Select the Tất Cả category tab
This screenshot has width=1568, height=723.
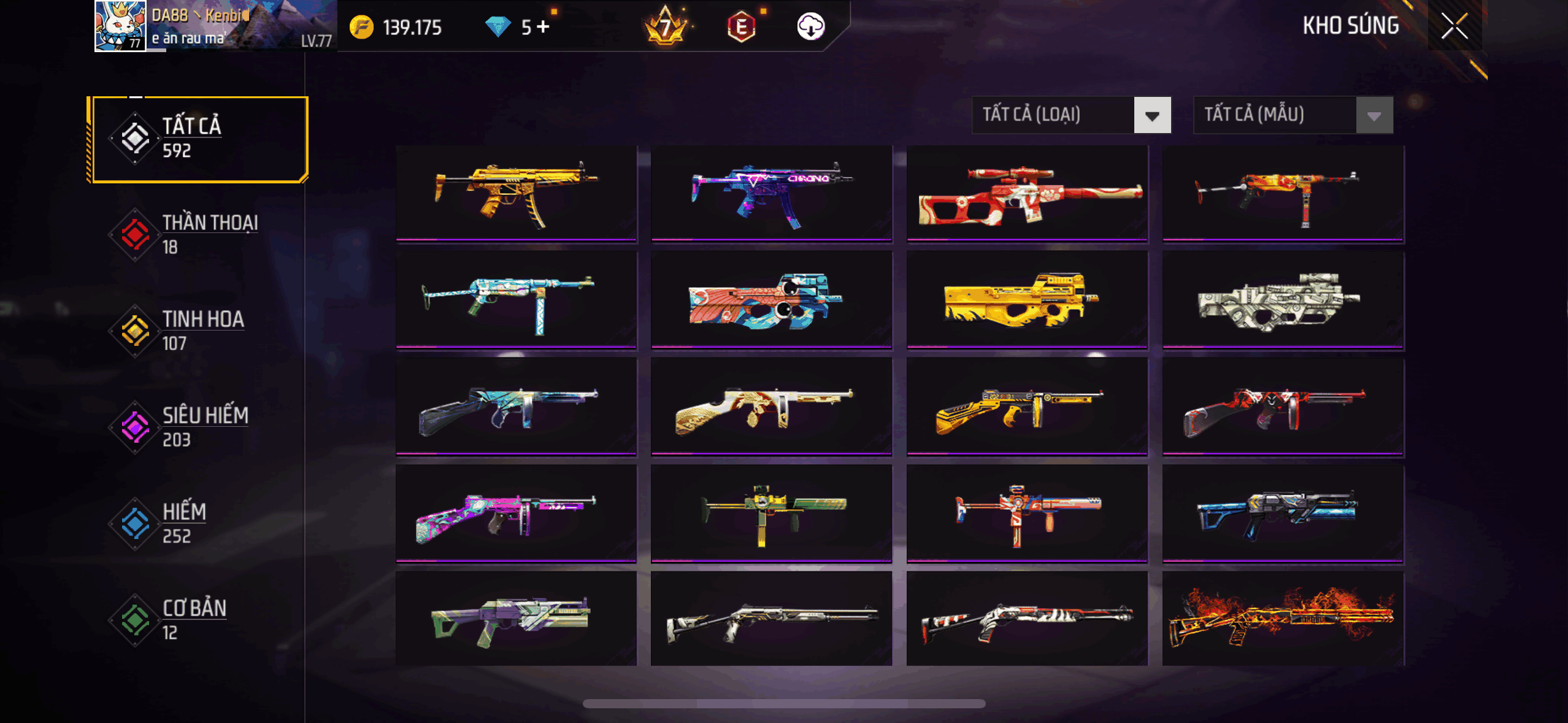[198, 139]
